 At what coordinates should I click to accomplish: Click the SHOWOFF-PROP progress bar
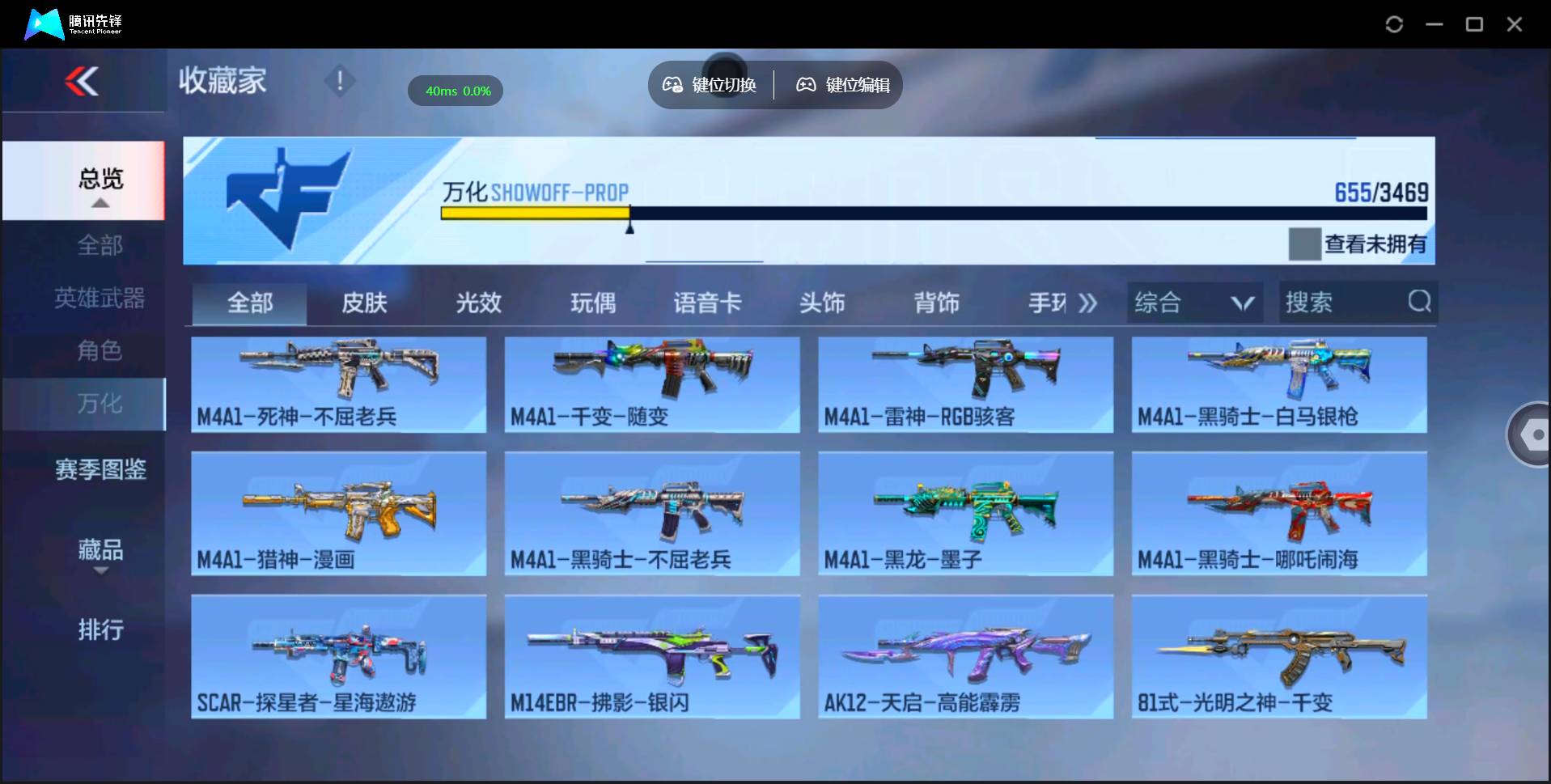coord(930,213)
